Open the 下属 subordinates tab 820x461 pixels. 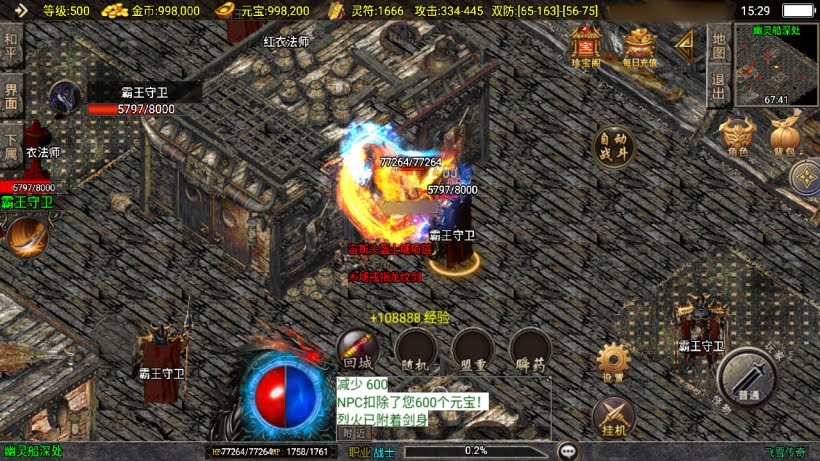coord(11,146)
